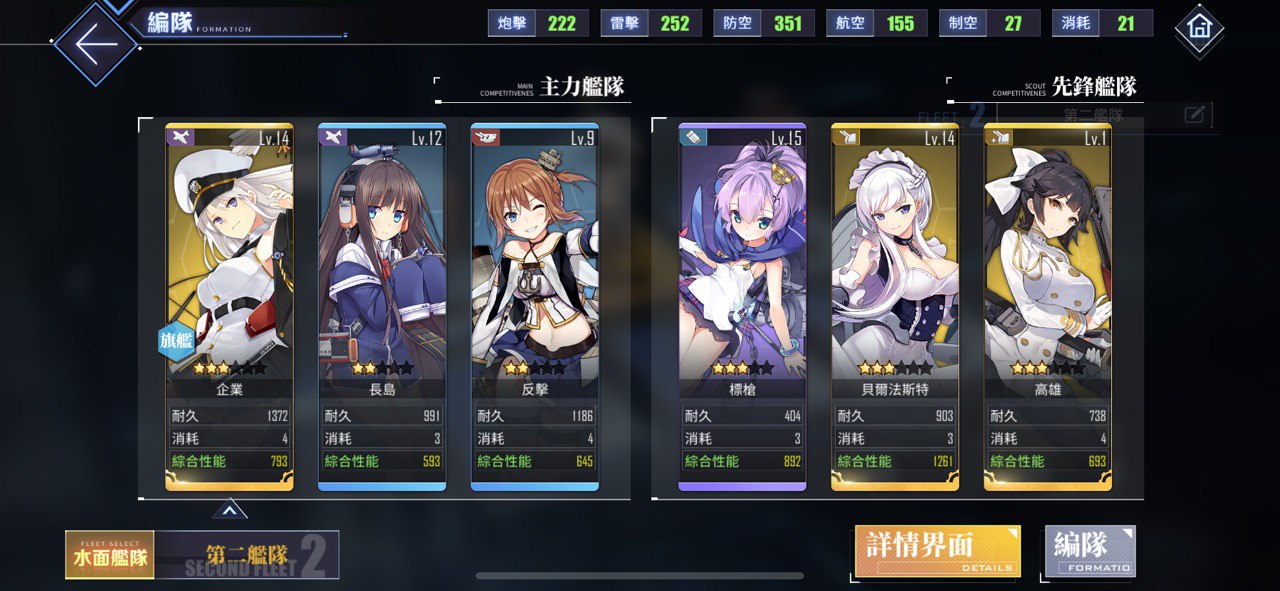Switch to the 水面艦隊 surface fleet

click(x=109, y=555)
